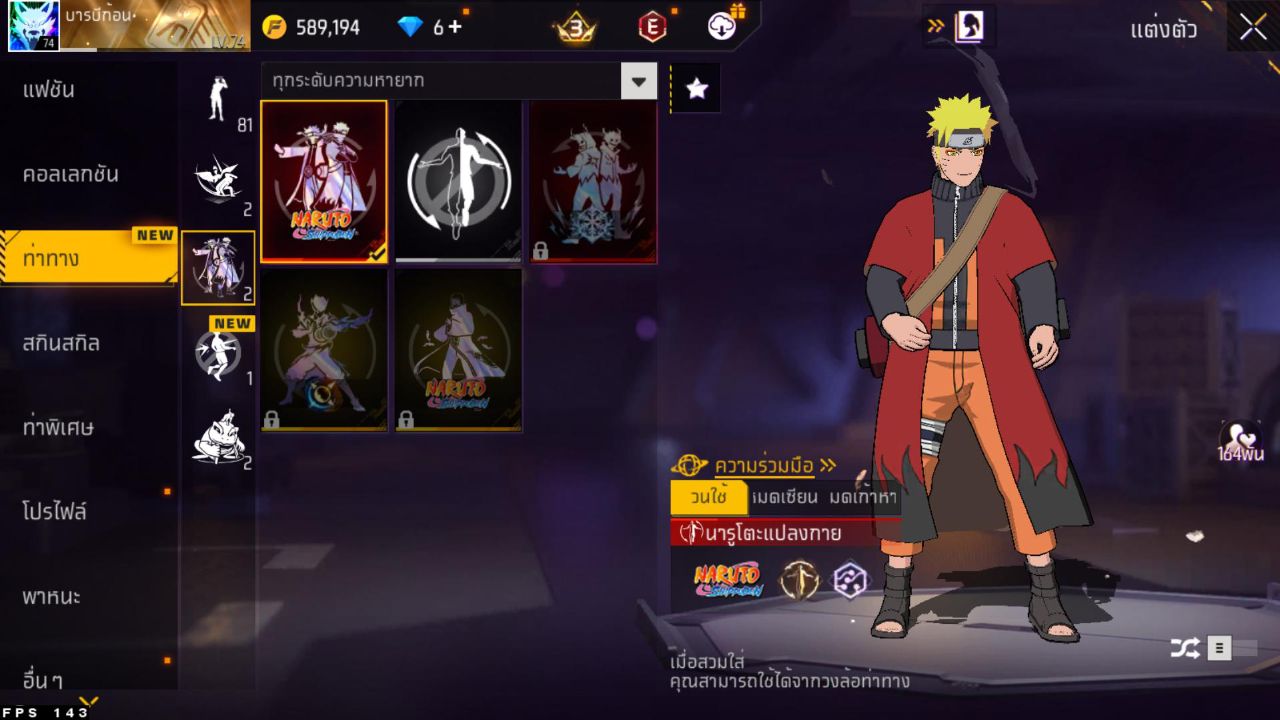Select the equipped Naruto Shippuden emote card
Screen dimensions: 1280x720
pos(324,181)
